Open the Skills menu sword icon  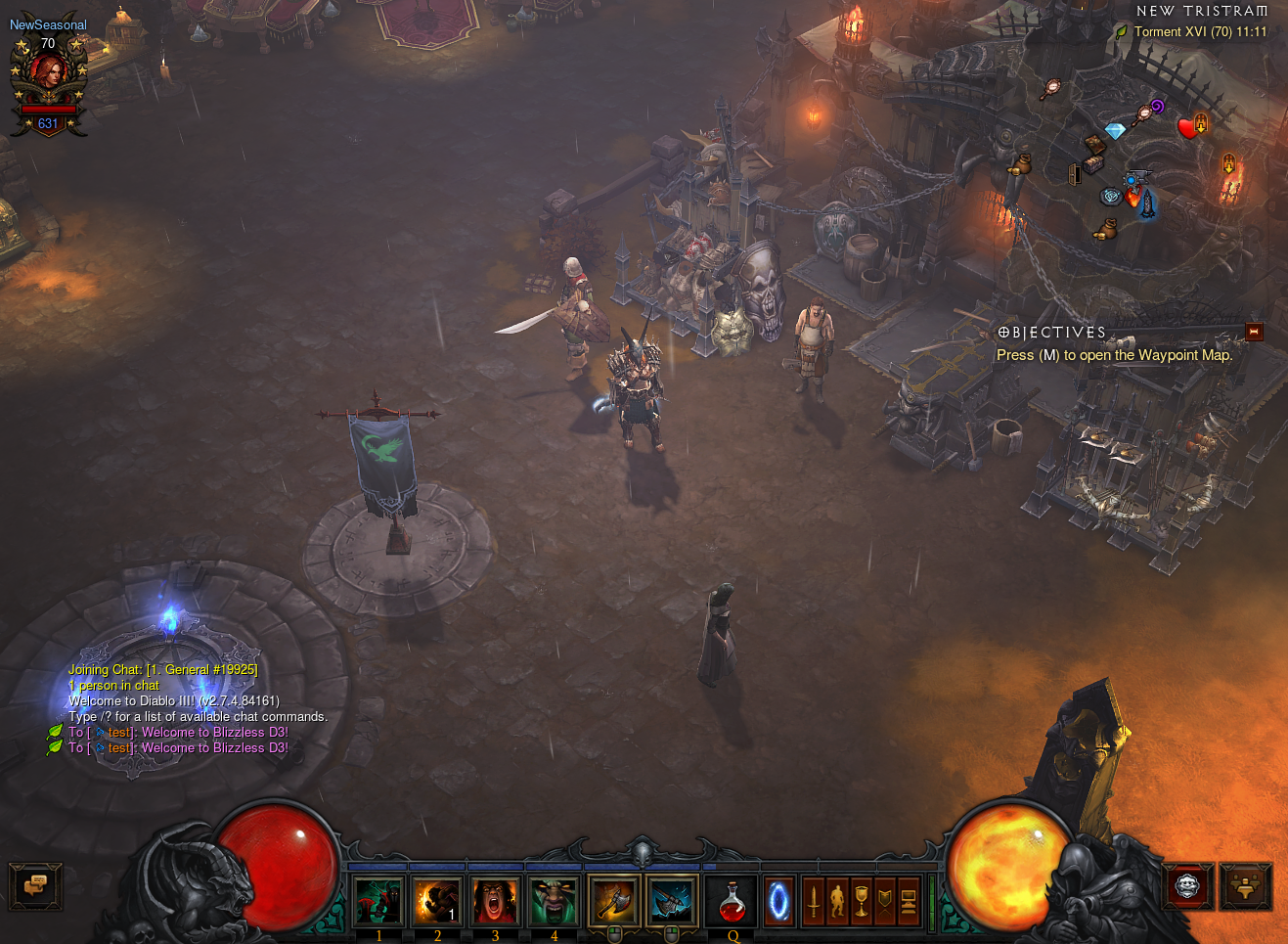[x=813, y=901]
